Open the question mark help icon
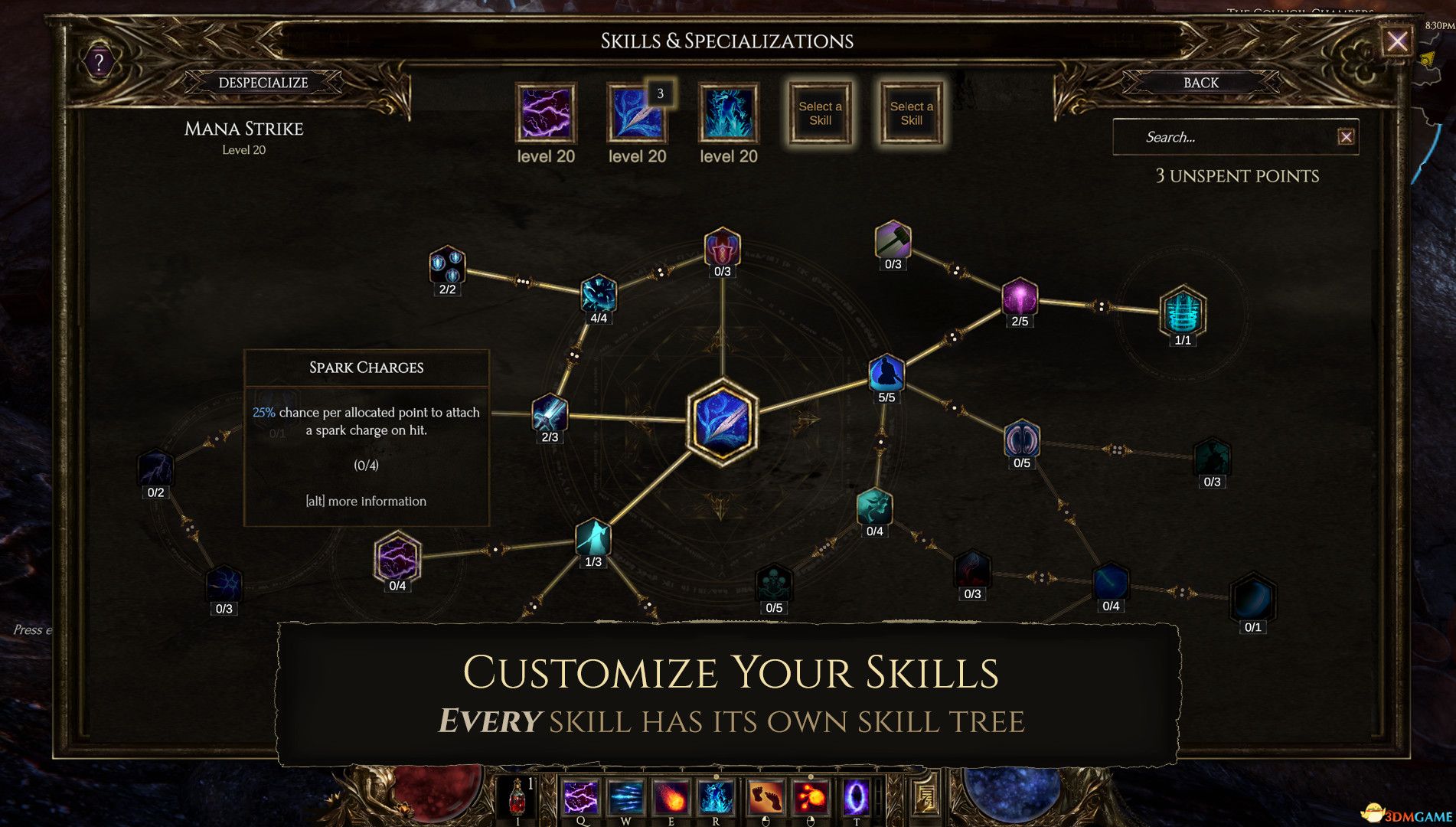1456x827 pixels. pyautogui.click(x=99, y=63)
